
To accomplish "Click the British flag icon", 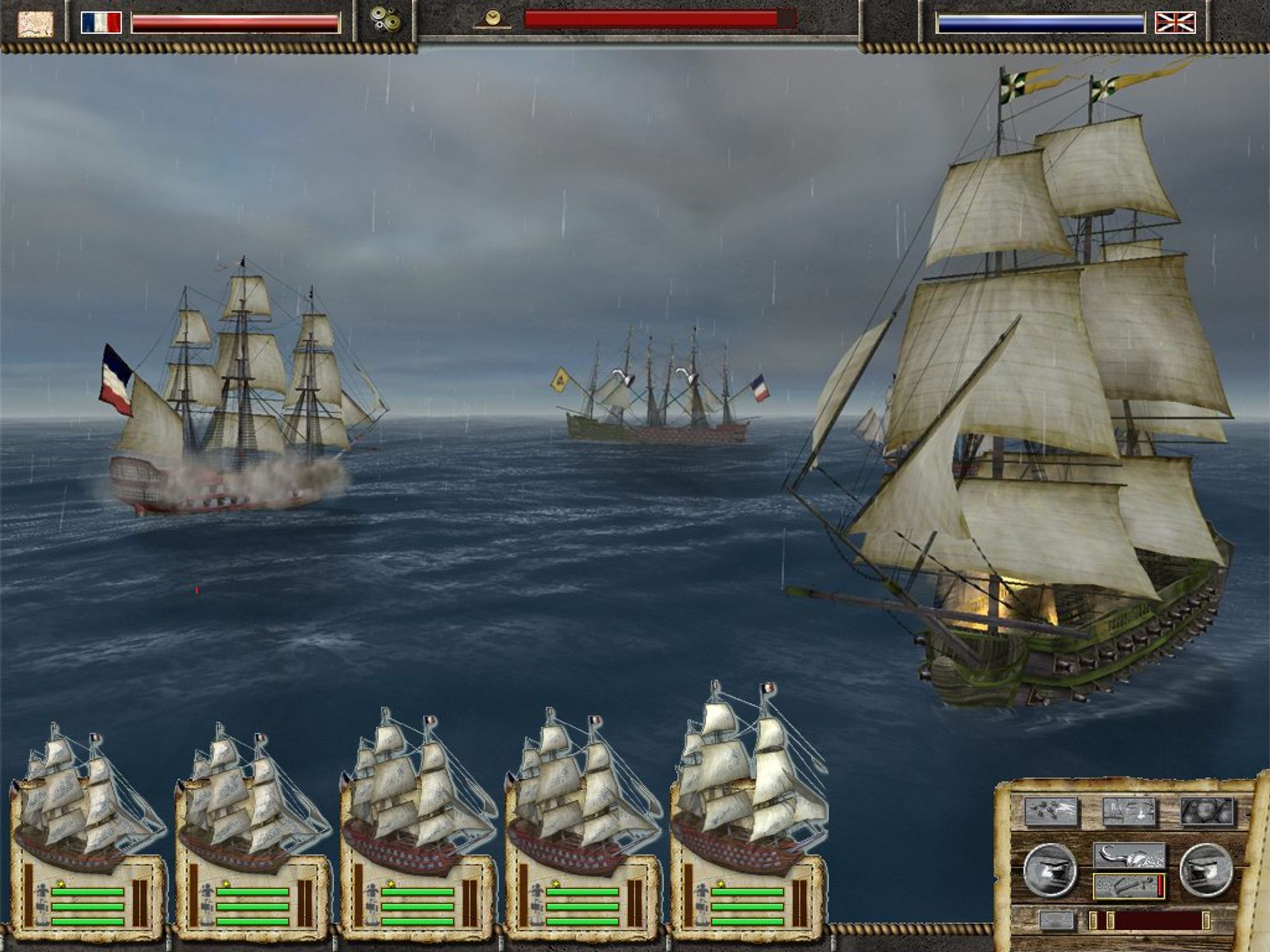I will click(1175, 23).
